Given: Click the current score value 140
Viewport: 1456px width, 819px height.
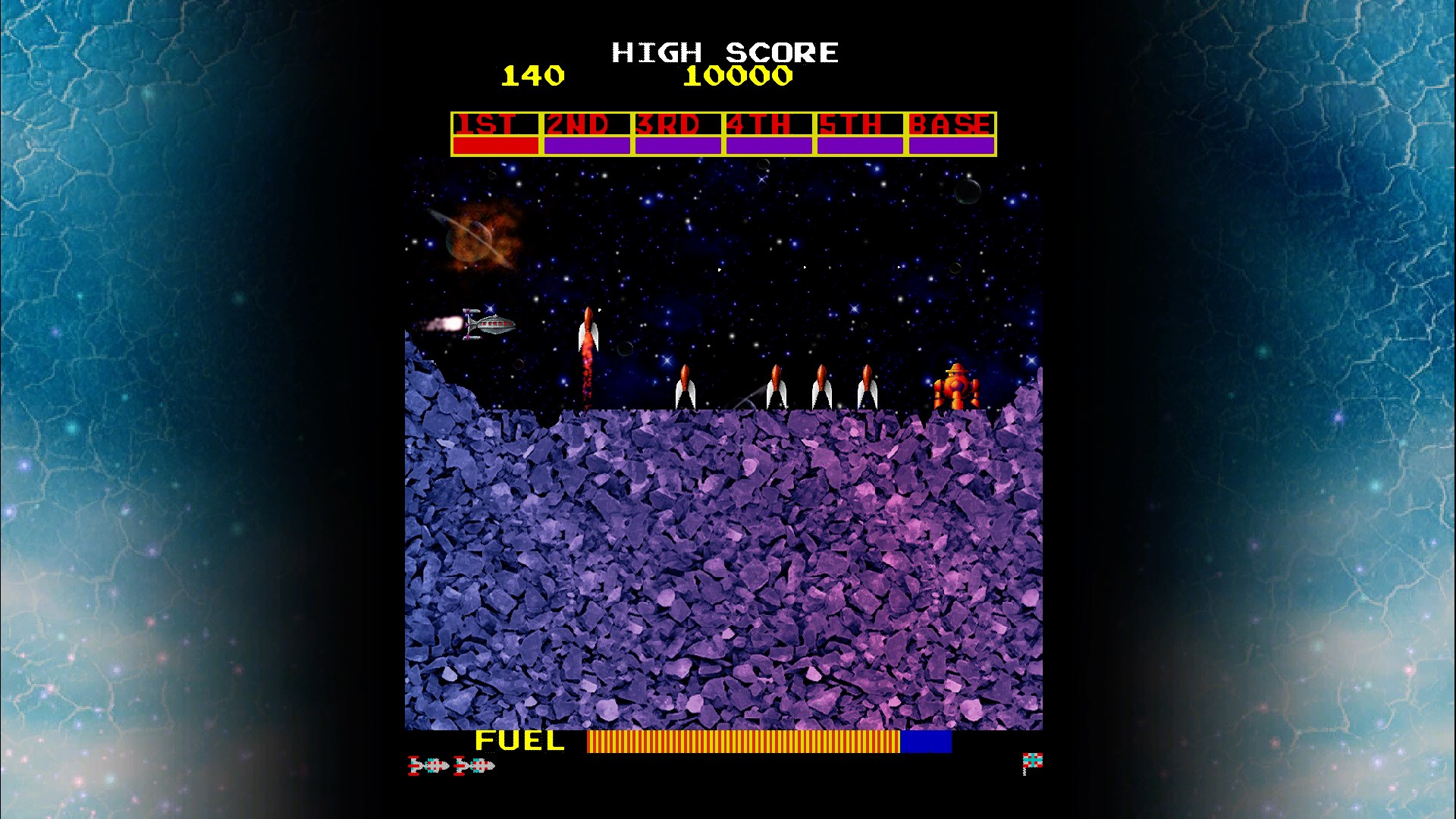Looking at the screenshot, I should 533,75.
